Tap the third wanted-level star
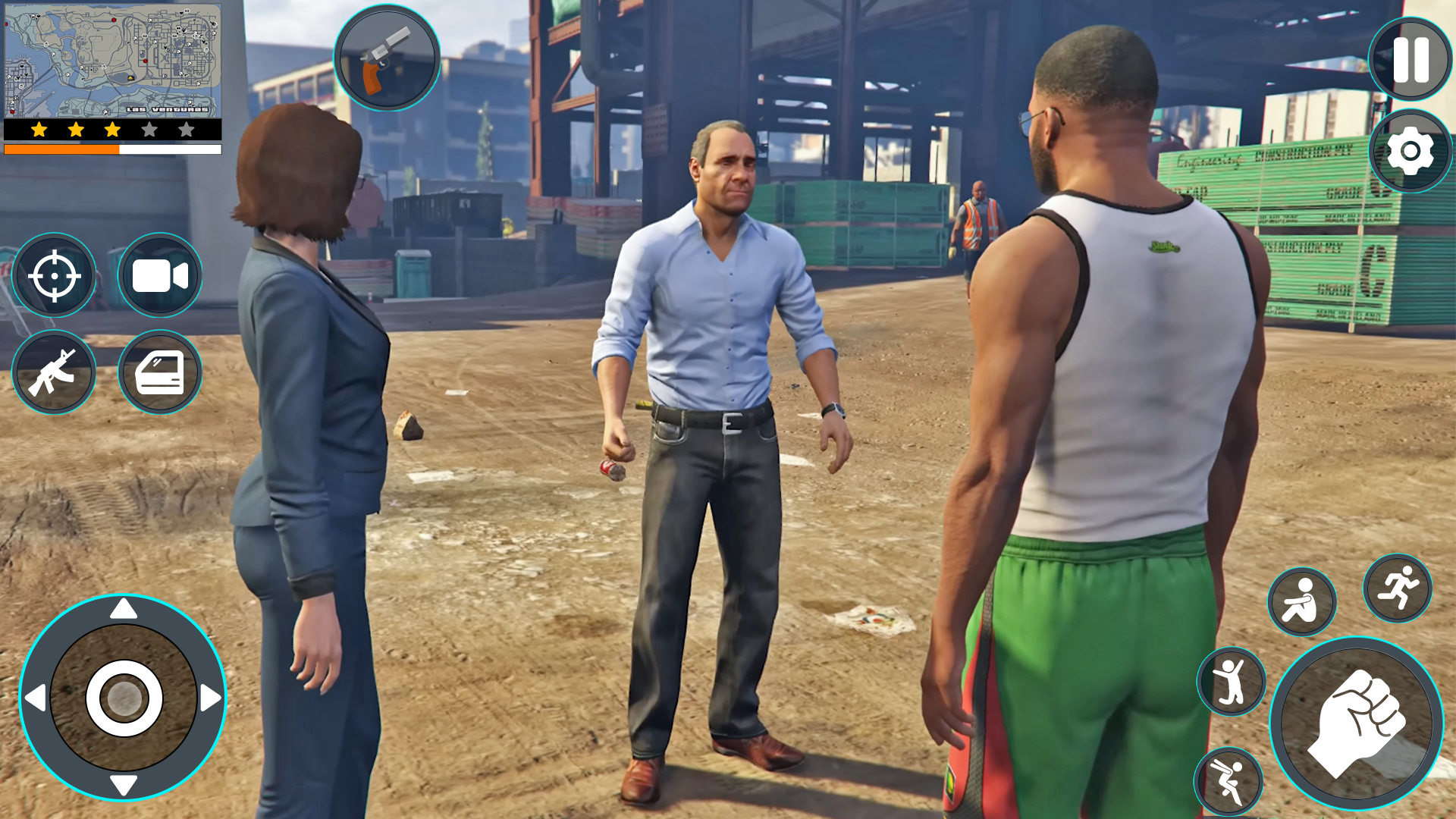The height and width of the screenshot is (819, 1456). tap(111, 130)
